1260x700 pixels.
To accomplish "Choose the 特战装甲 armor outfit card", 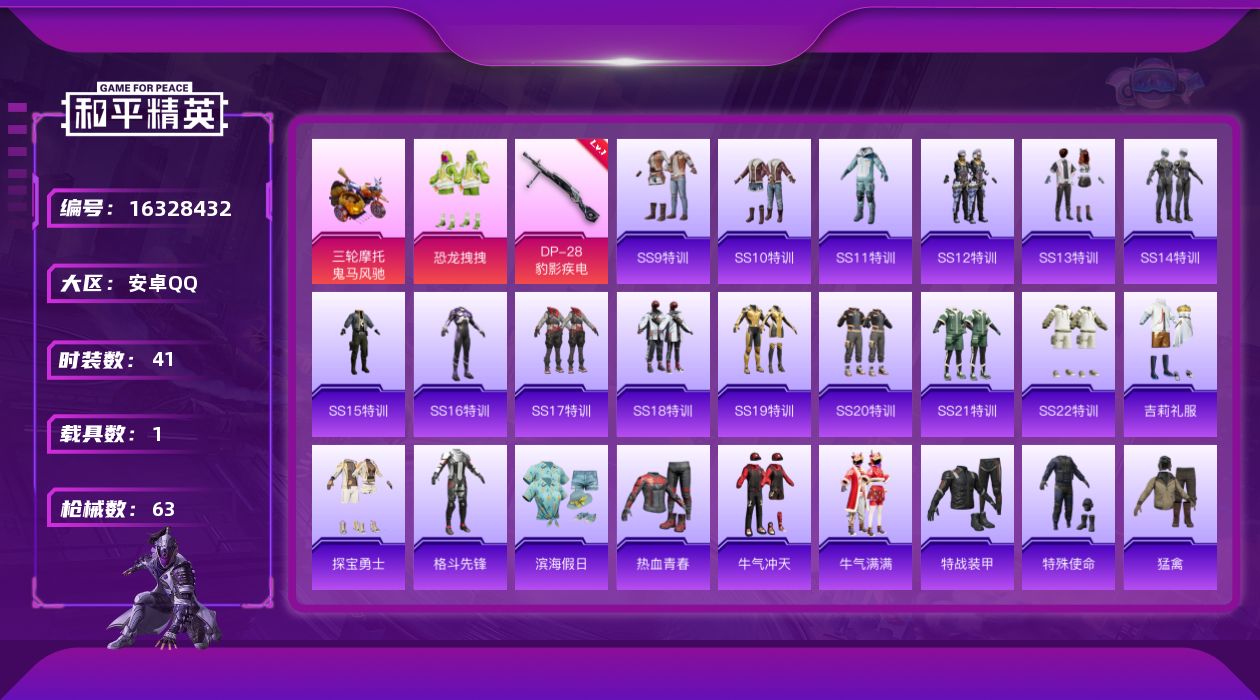I will click(x=967, y=517).
